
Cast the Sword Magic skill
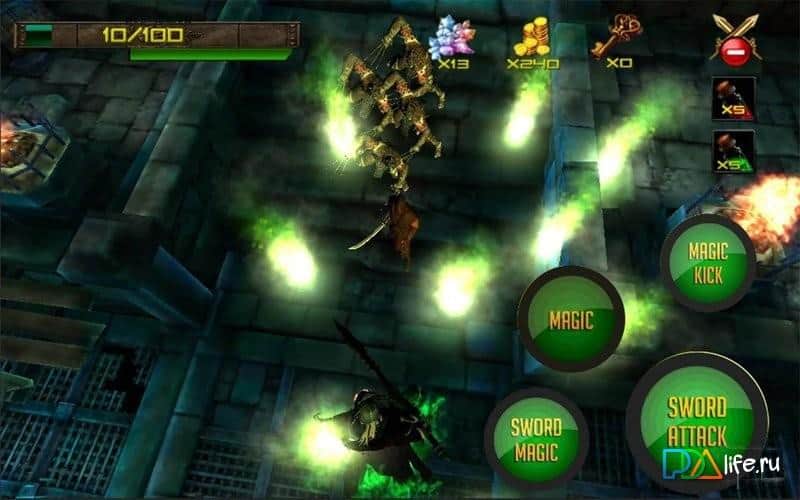coord(537,439)
